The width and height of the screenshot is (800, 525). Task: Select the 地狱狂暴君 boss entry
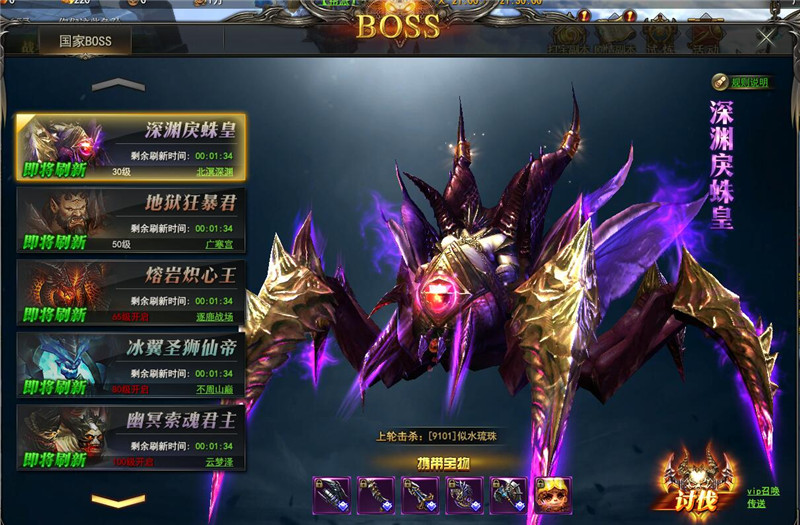tap(130, 220)
